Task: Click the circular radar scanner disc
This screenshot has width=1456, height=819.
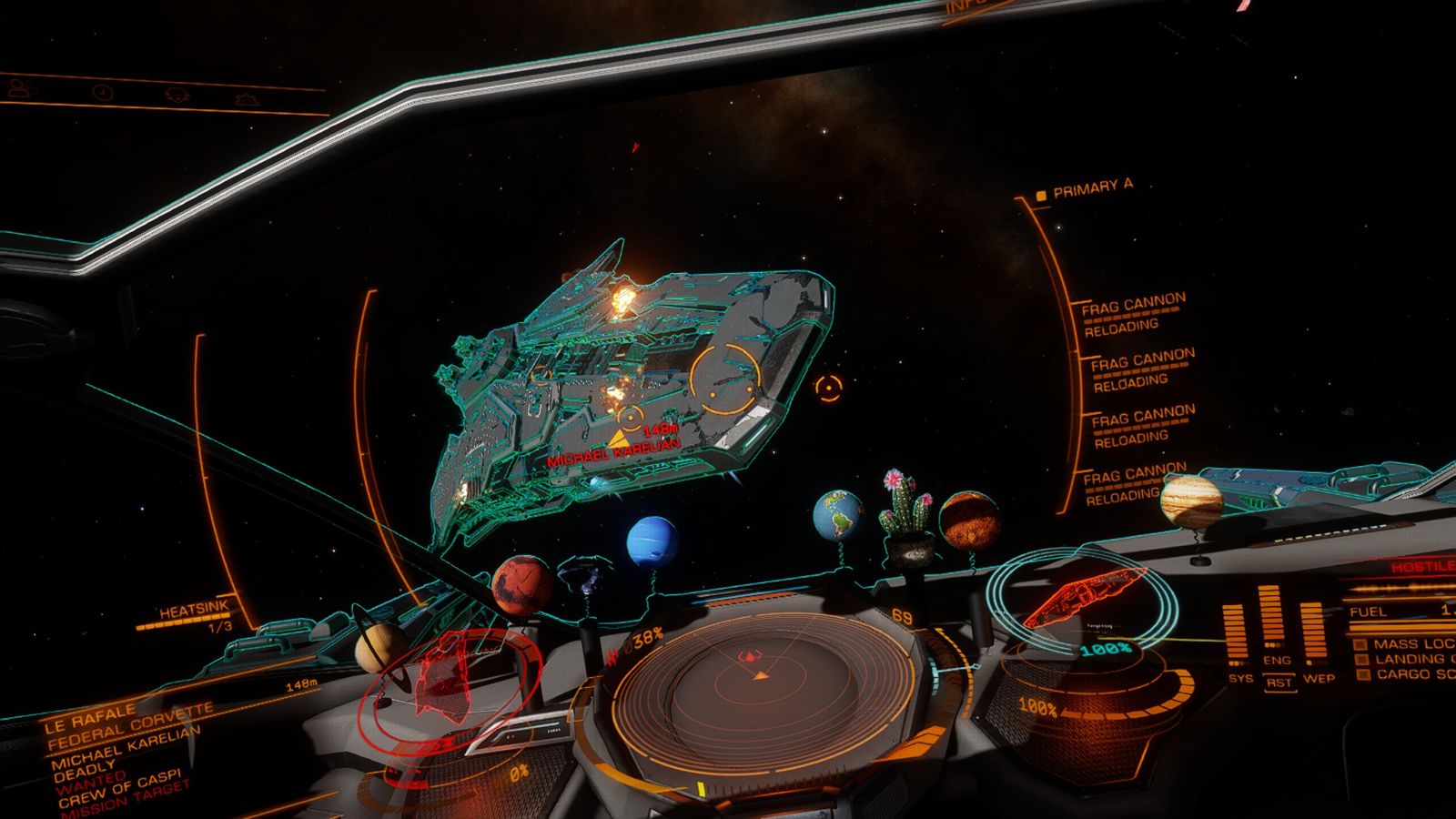Action: tap(761, 690)
